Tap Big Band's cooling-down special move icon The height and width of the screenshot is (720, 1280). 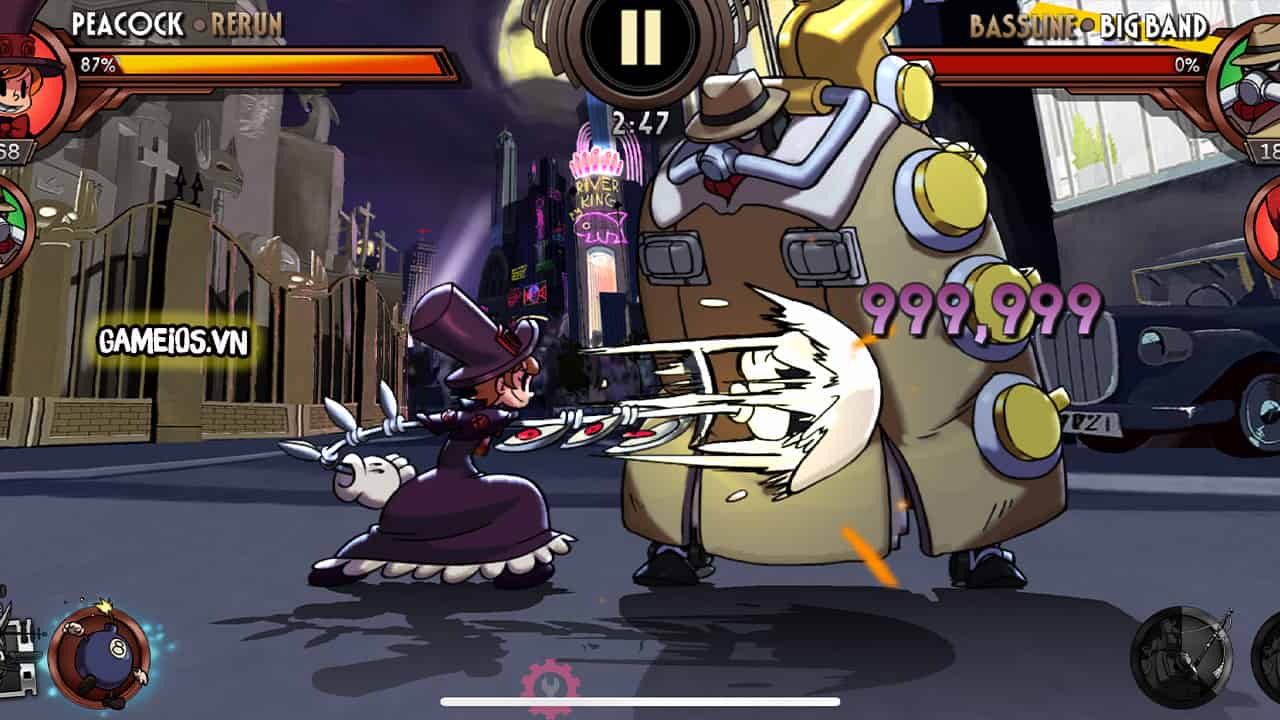coord(1183,657)
